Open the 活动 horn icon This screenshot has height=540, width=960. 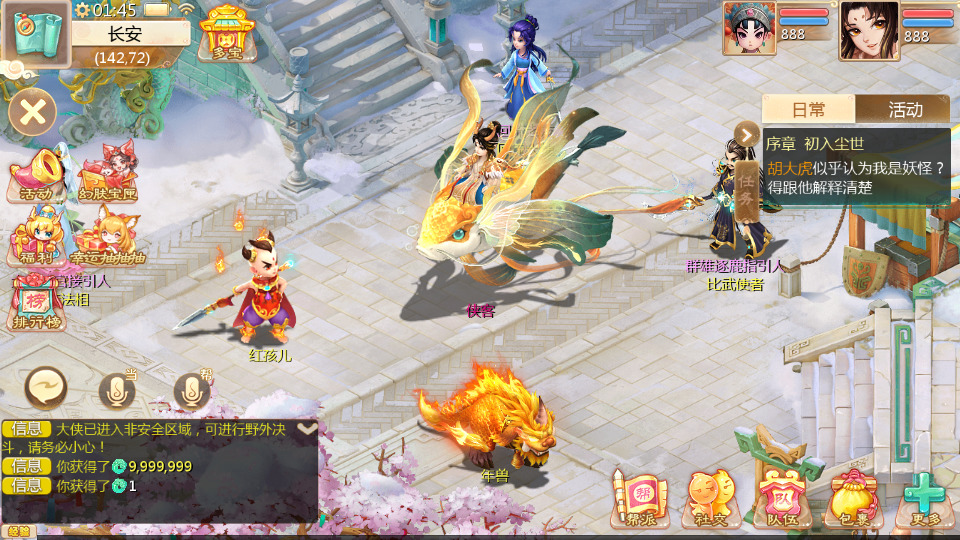(x=37, y=175)
